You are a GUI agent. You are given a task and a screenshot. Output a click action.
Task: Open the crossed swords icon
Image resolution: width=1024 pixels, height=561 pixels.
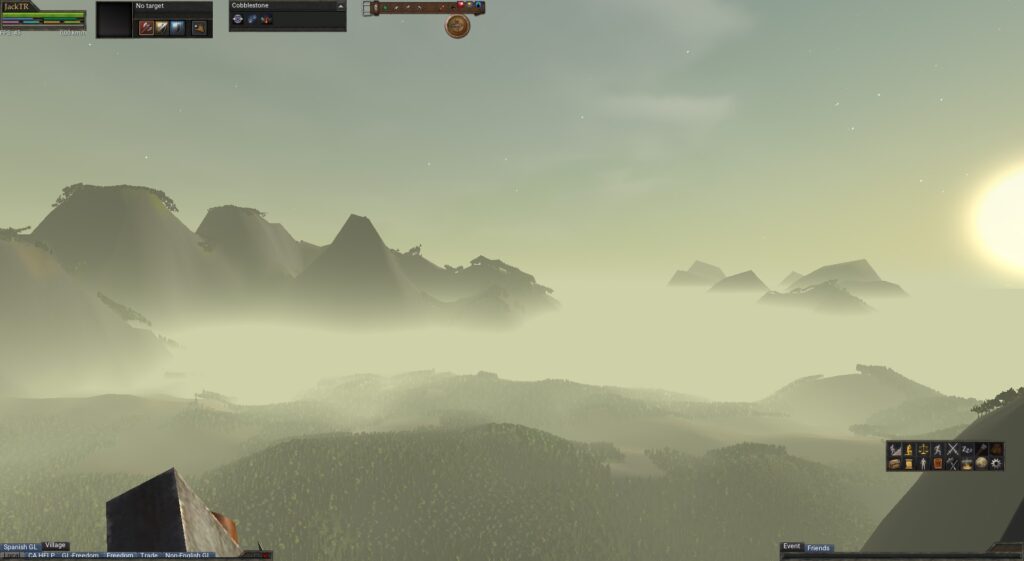952,450
